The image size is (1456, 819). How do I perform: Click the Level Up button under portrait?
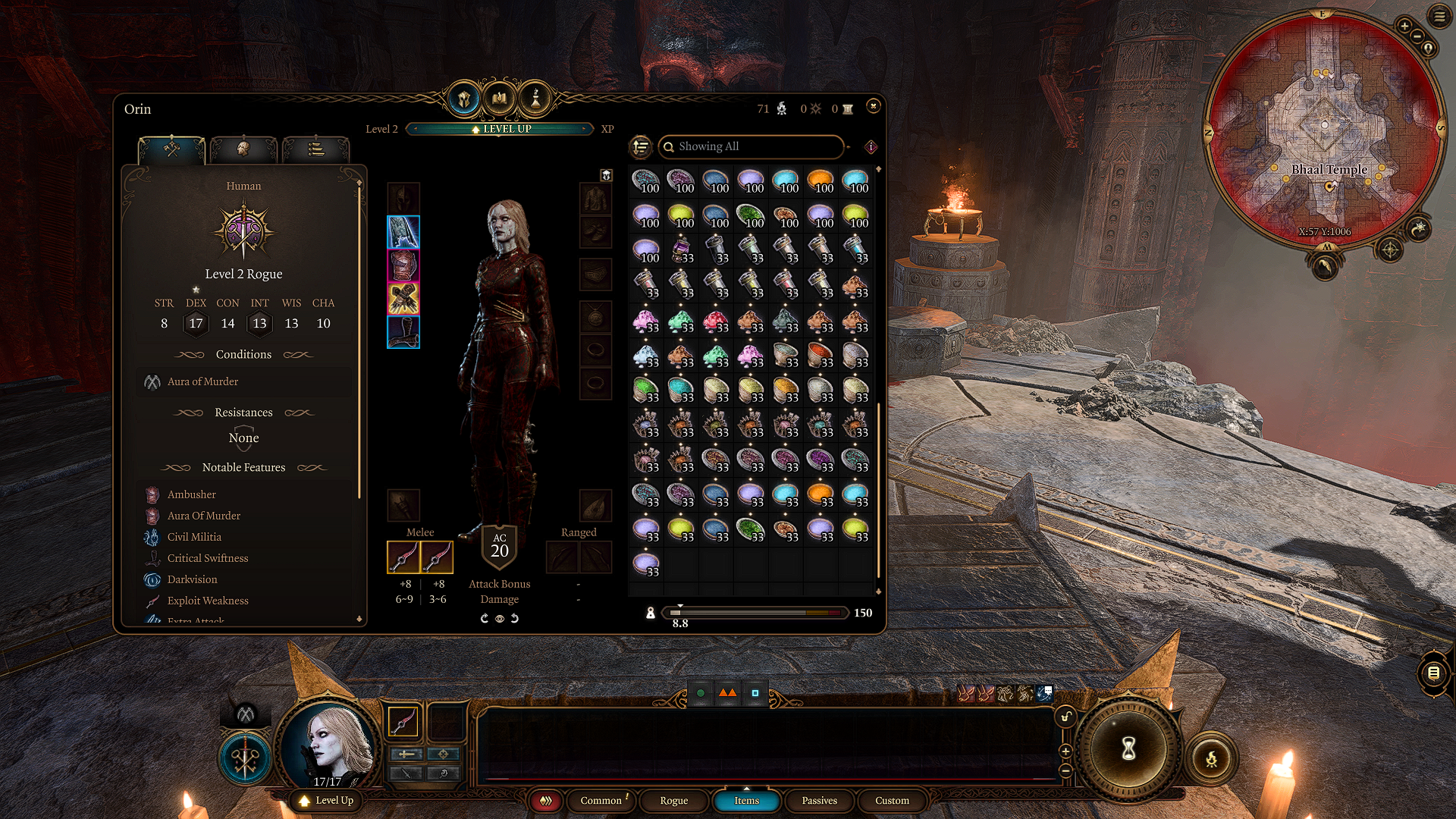pos(327,800)
